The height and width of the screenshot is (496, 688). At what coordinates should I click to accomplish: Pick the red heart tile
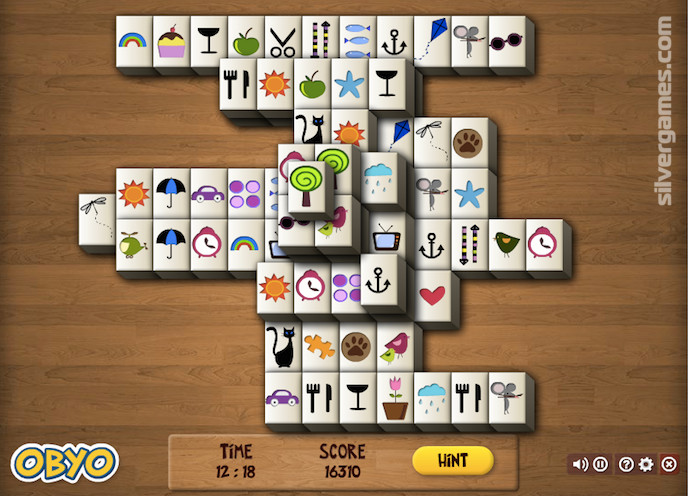point(432,295)
